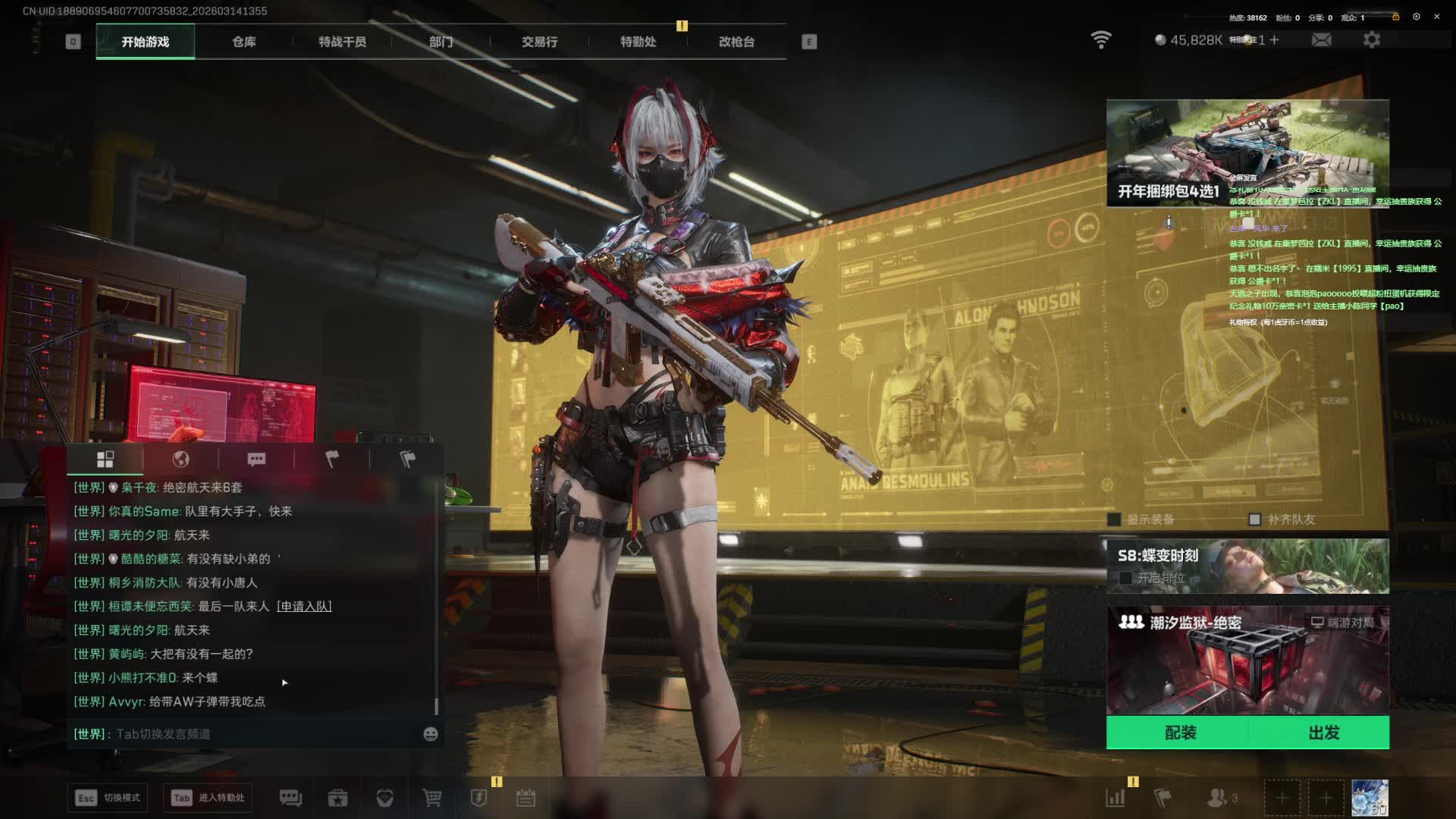Switch chat to the globe world channel
The width and height of the screenshot is (1456, 819).
pos(180,459)
